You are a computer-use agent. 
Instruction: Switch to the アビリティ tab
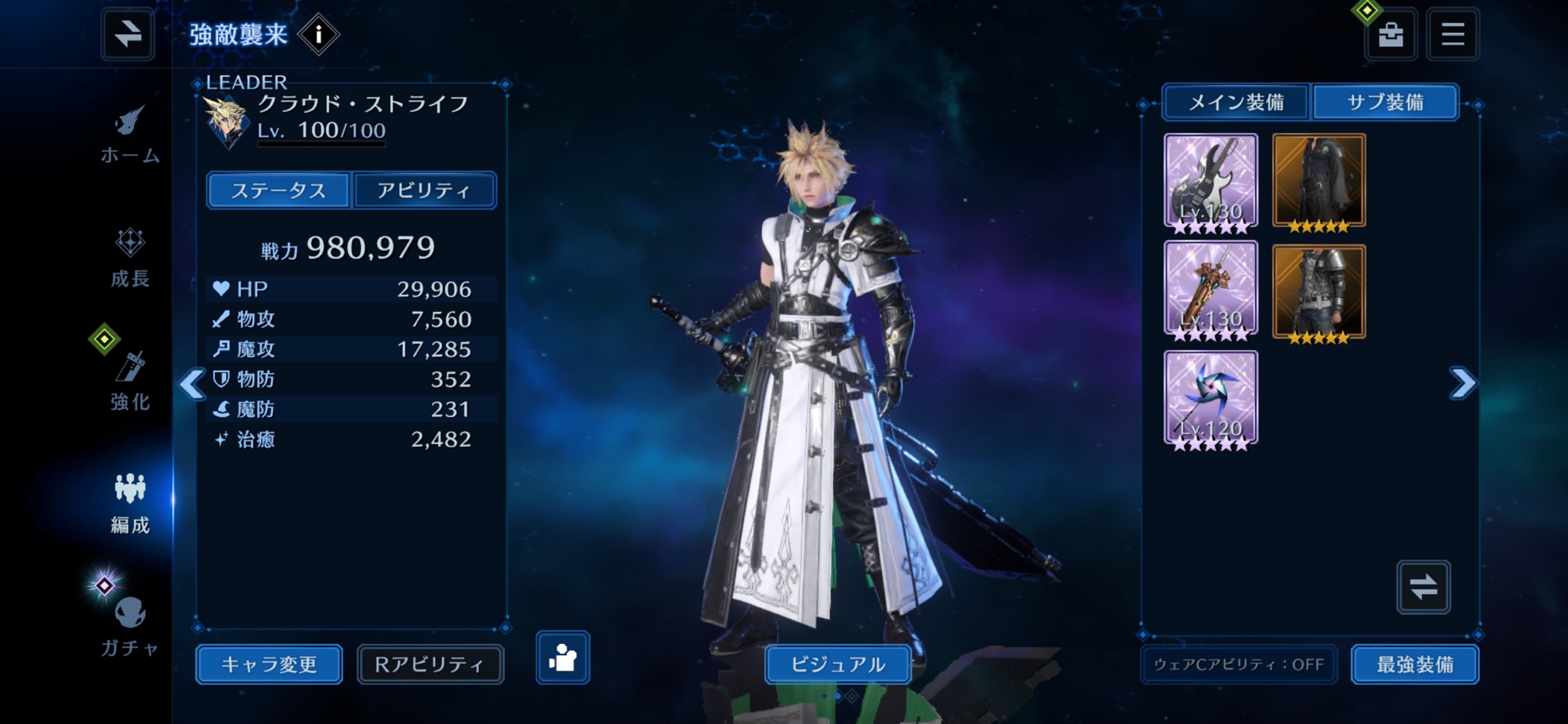coord(424,190)
